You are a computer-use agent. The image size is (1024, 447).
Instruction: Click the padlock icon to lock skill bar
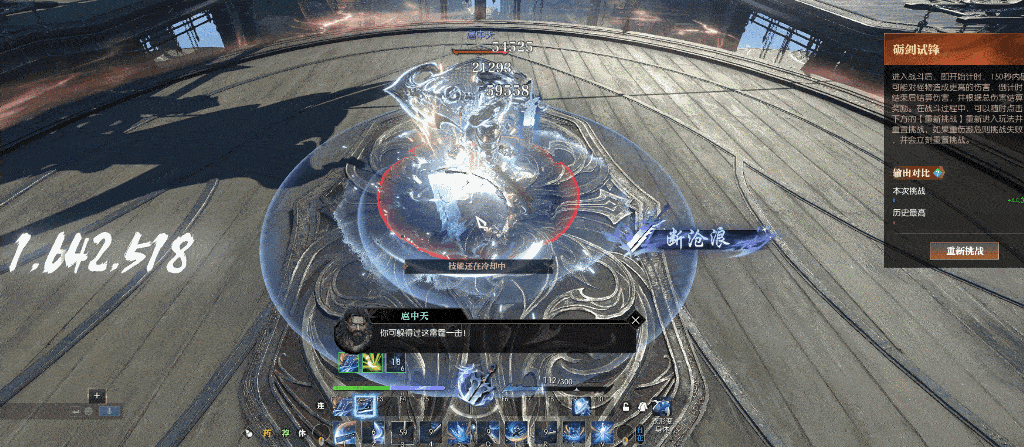[625, 406]
